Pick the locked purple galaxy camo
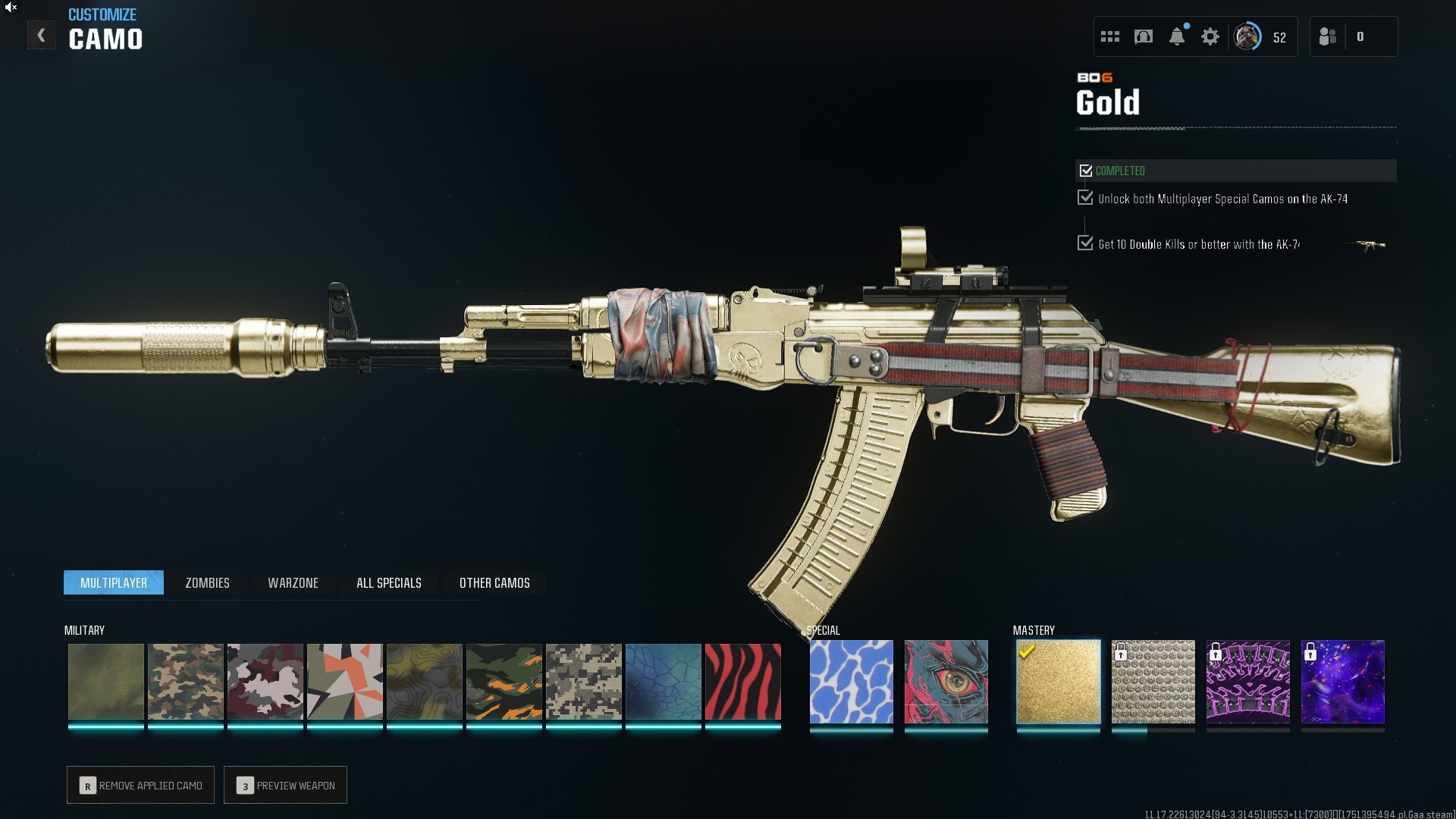This screenshot has width=1456, height=819. [x=1342, y=682]
